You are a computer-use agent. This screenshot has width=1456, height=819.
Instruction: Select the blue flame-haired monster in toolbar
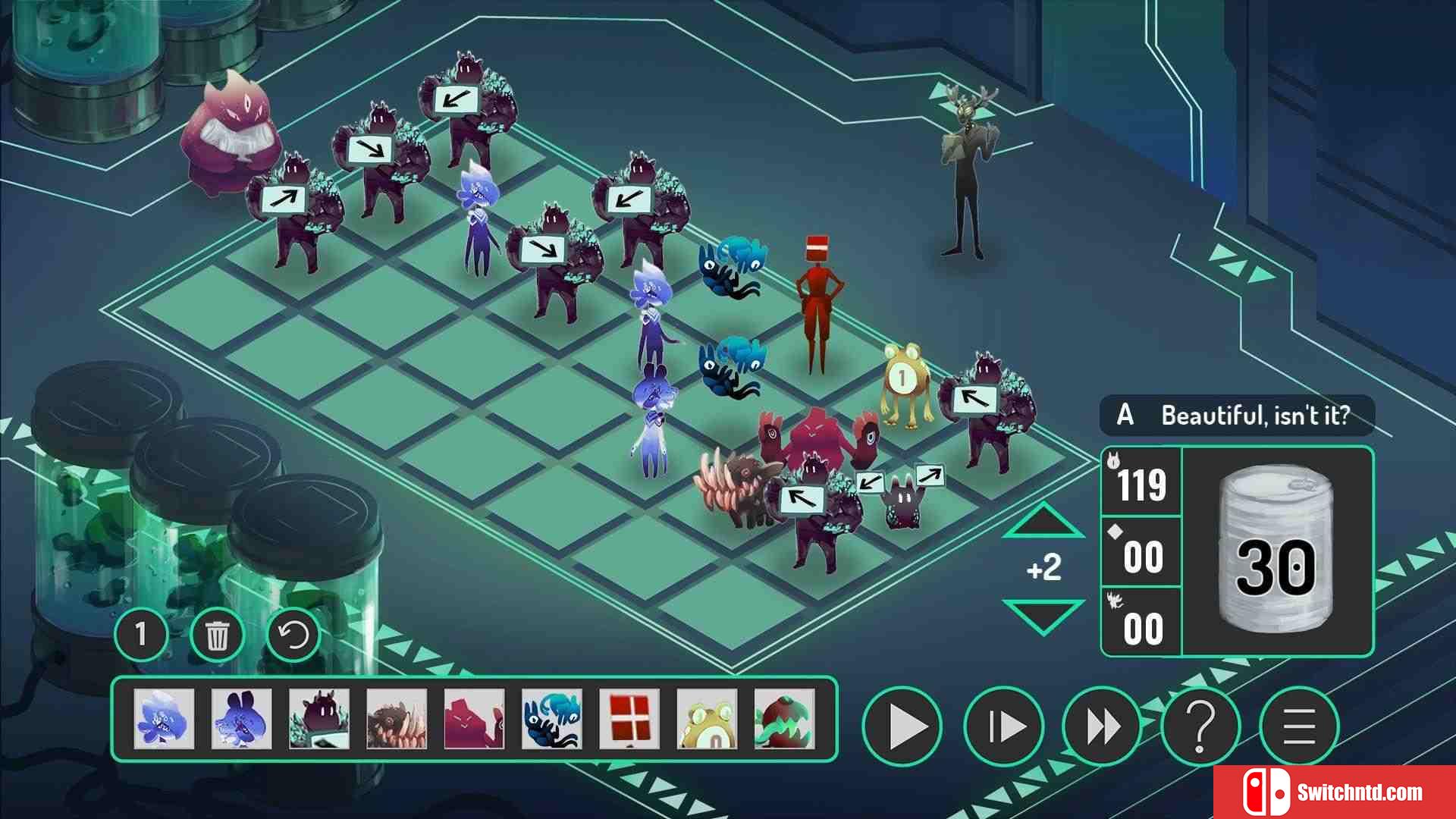(x=164, y=718)
